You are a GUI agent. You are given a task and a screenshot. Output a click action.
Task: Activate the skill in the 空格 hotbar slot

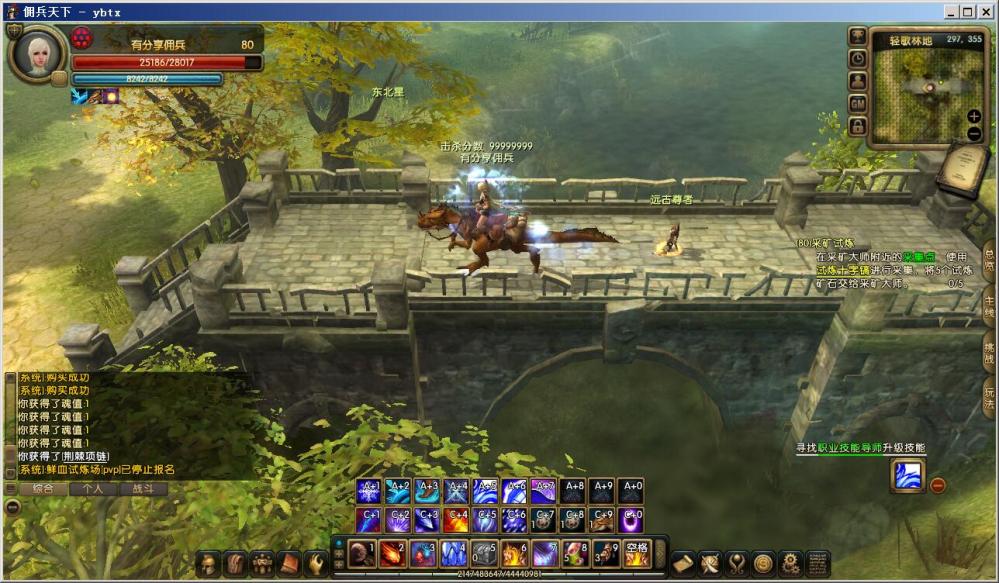tap(637, 553)
